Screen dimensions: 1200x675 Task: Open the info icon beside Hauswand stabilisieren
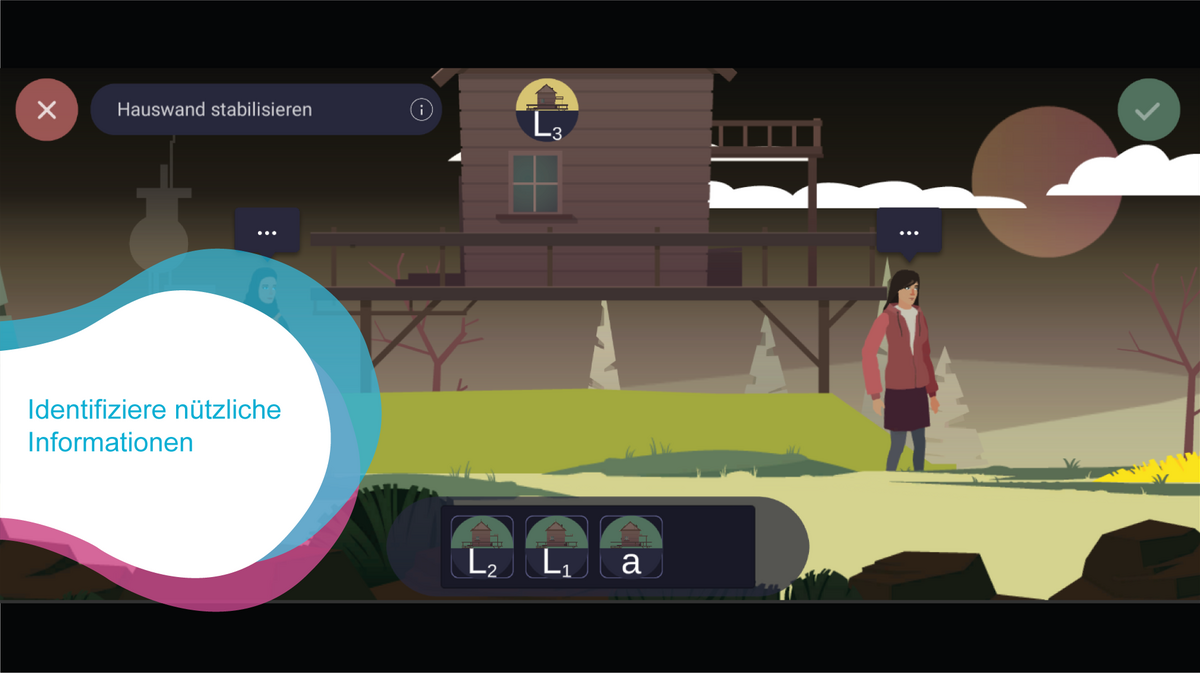pyautogui.click(x=421, y=110)
